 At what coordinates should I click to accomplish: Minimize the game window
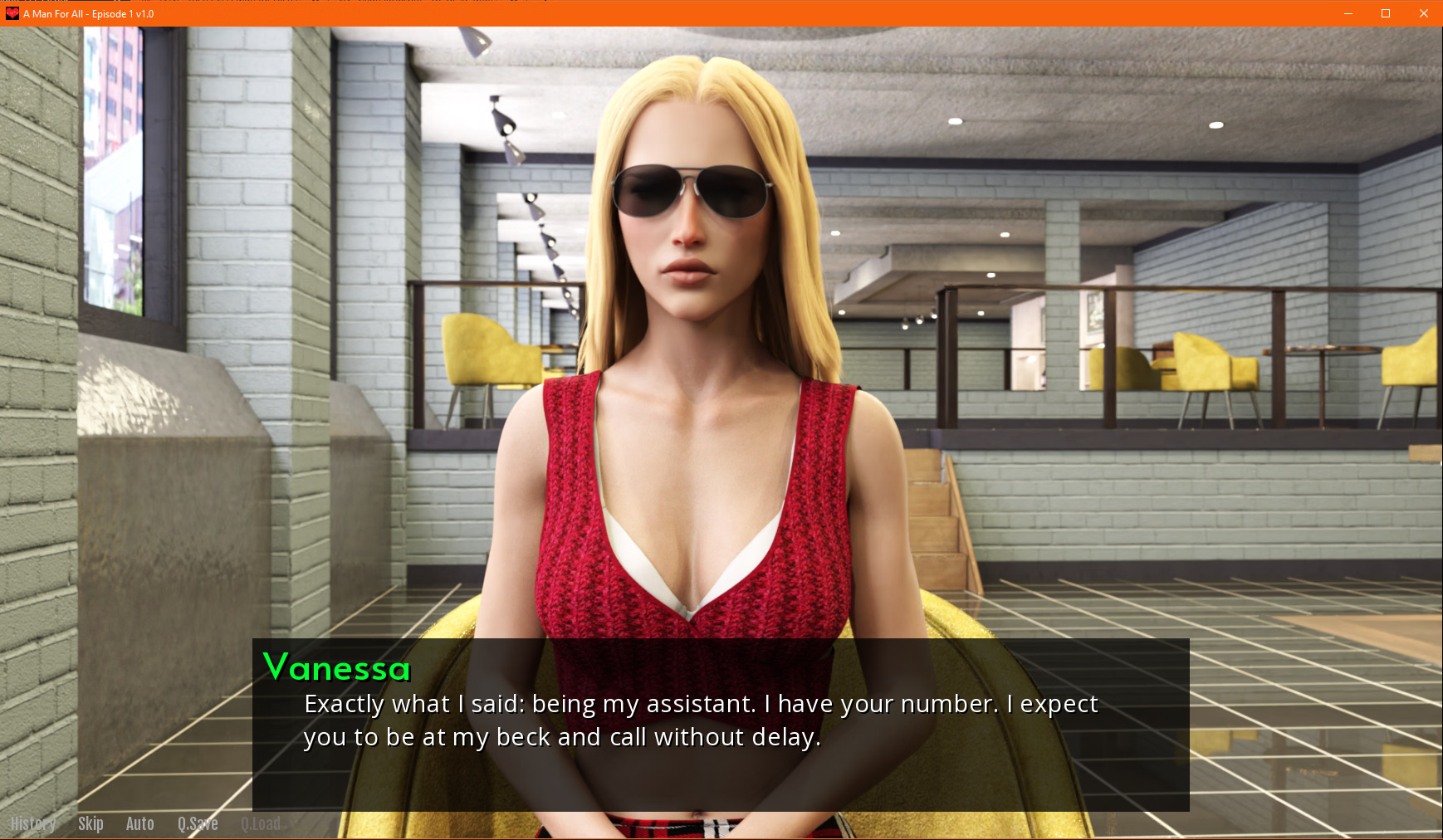point(1348,13)
